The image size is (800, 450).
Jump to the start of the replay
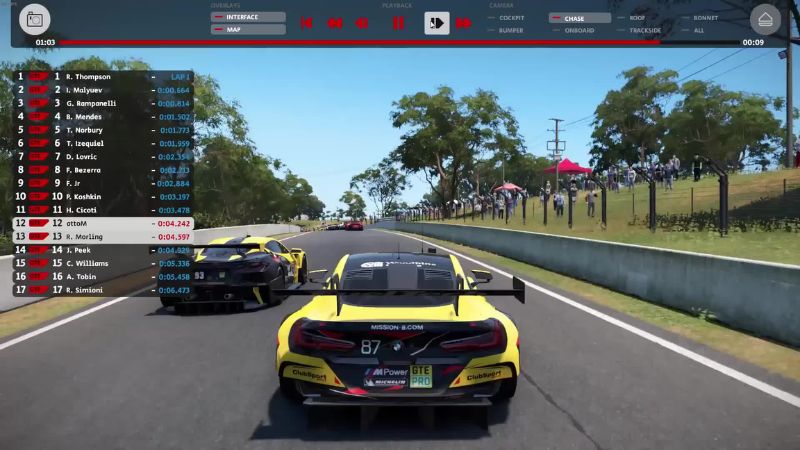(x=307, y=23)
